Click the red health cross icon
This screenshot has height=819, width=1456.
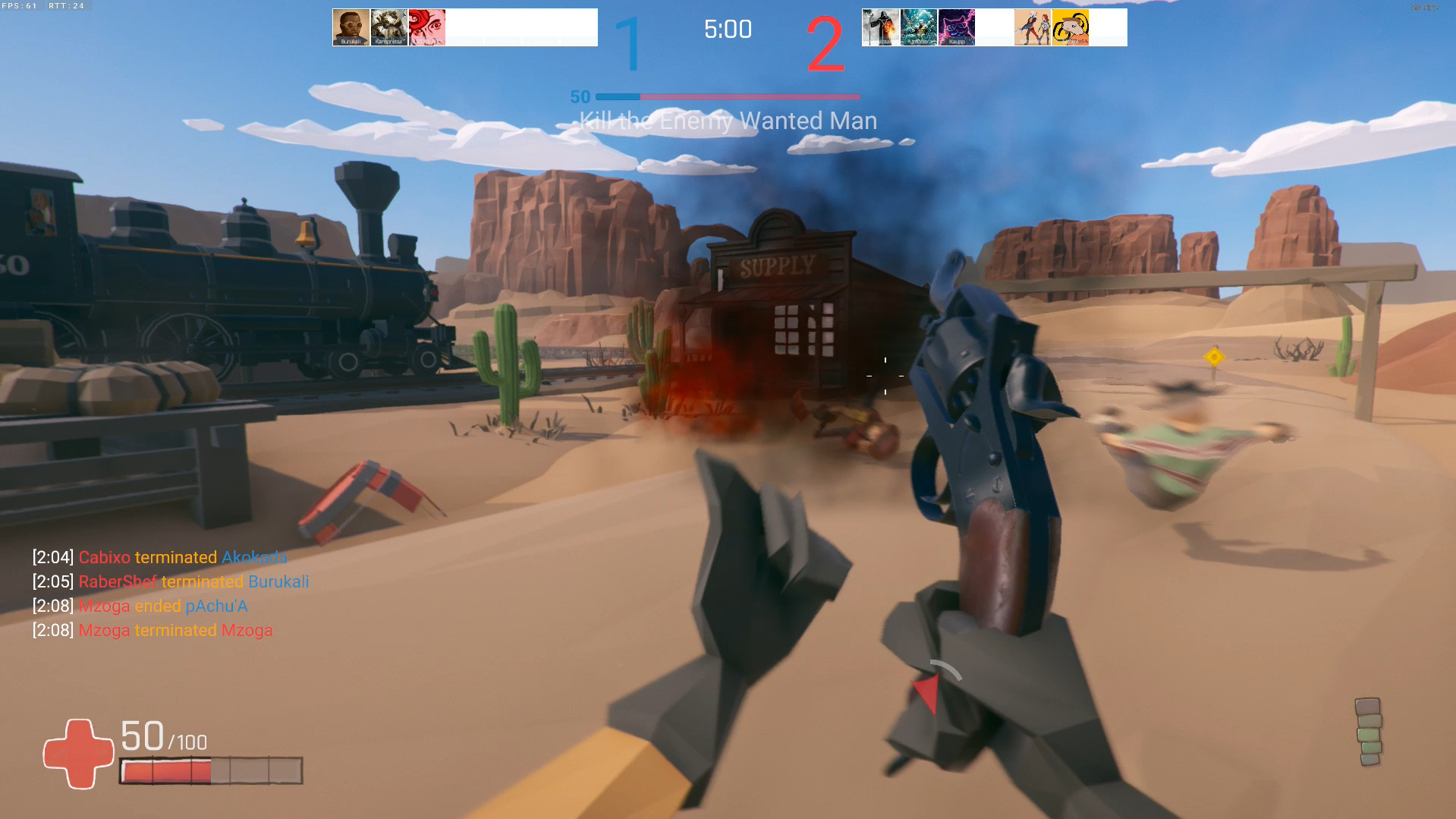[78, 753]
